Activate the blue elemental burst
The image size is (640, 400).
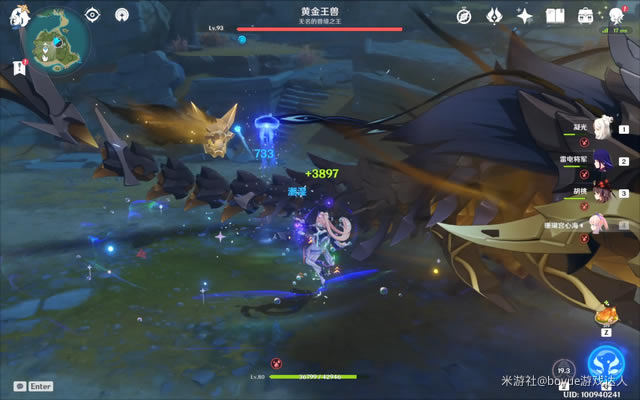point(606,362)
